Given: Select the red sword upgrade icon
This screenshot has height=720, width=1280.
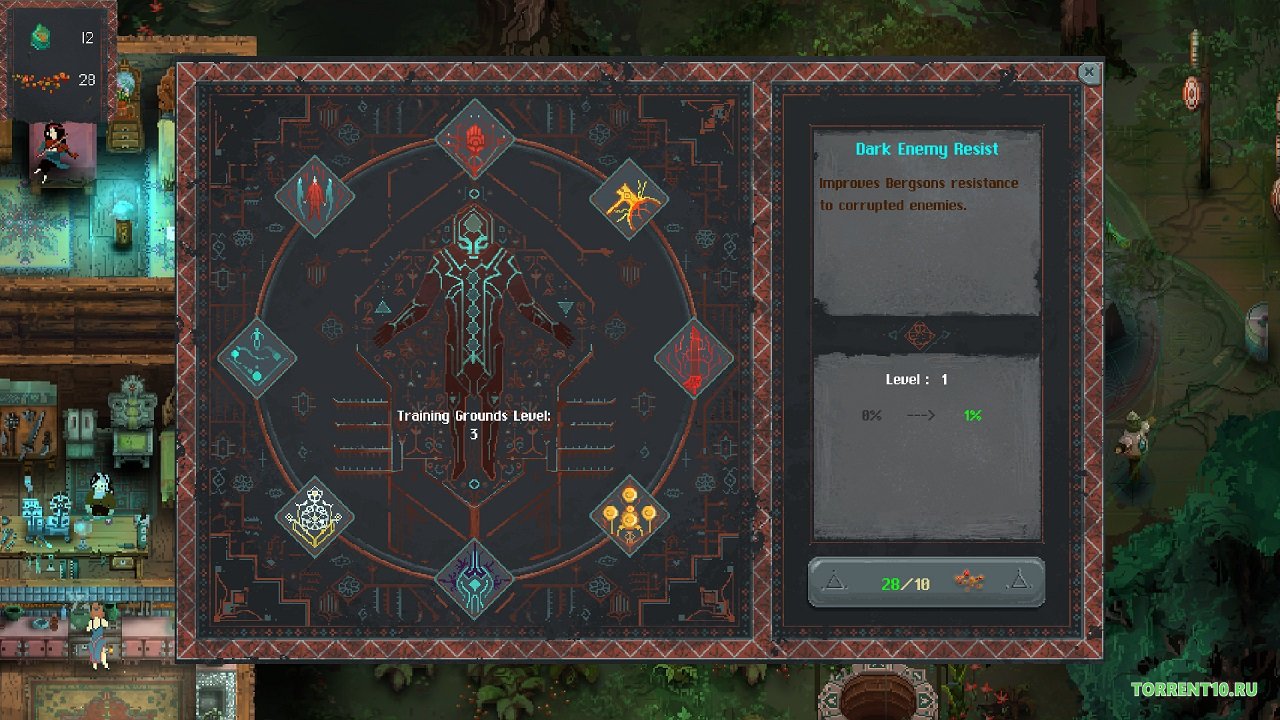Looking at the screenshot, I should (694, 357).
